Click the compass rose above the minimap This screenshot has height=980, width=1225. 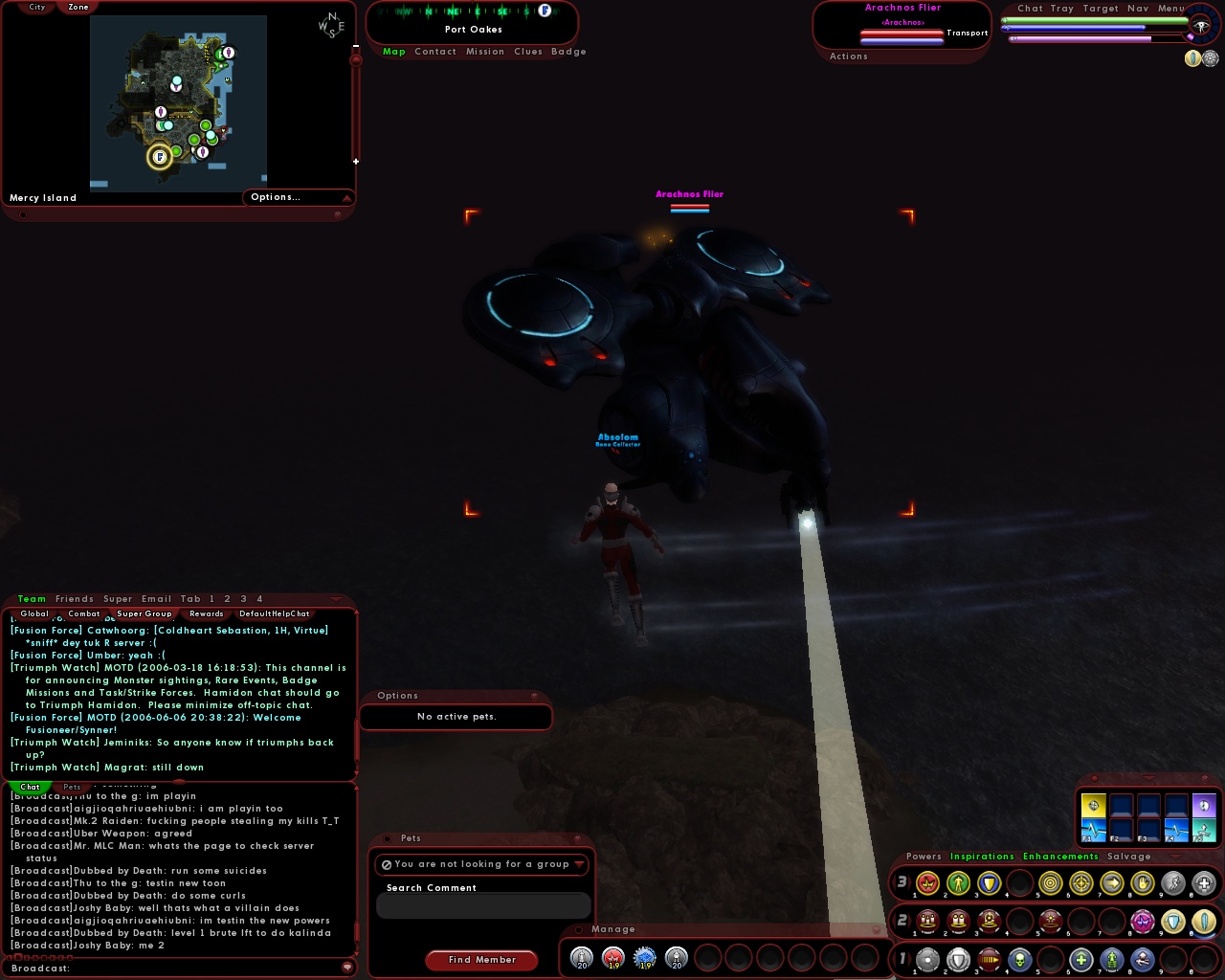pos(330,25)
